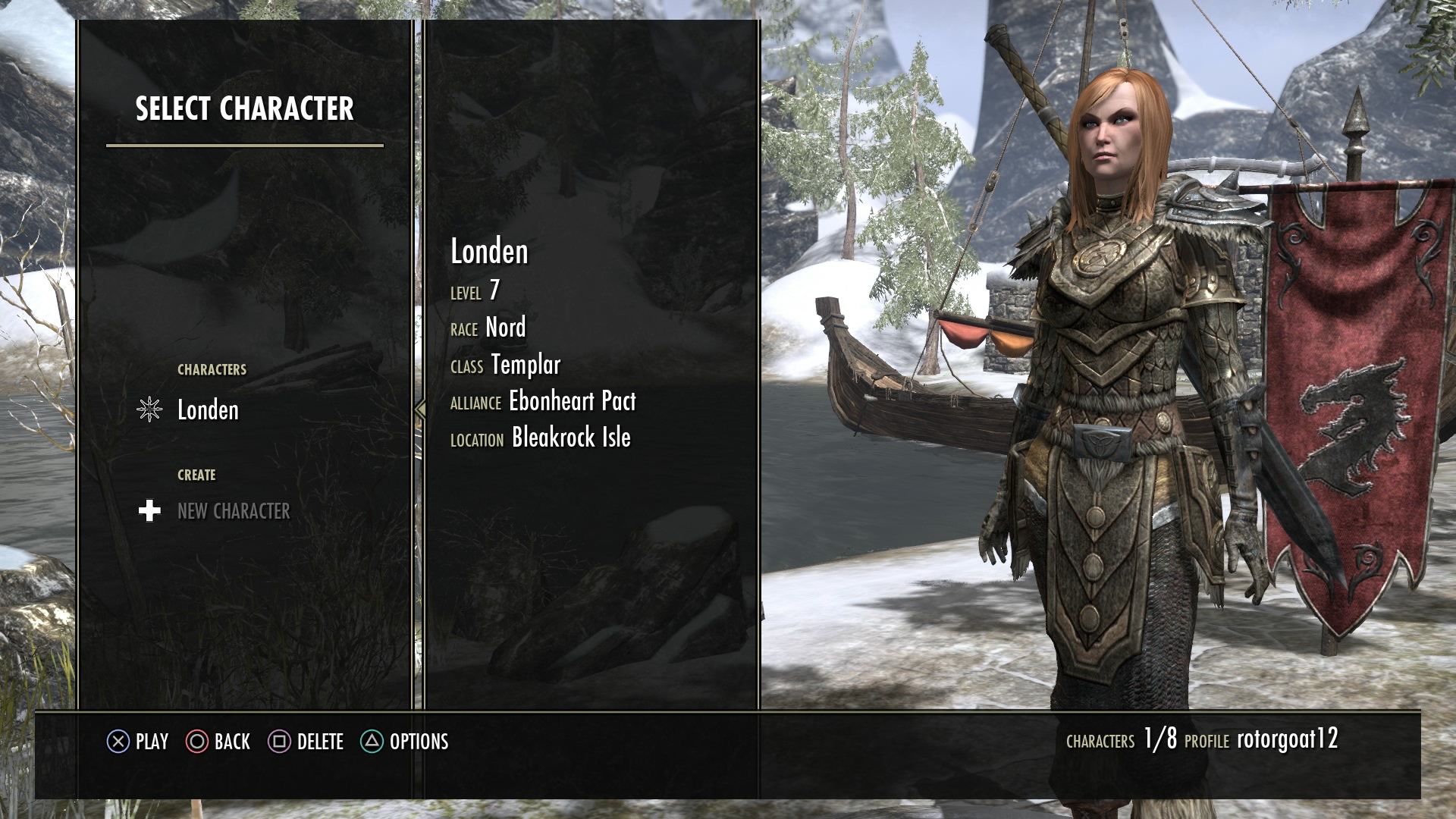The height and width of the screenshot is (819, 1456).
Task: Select the Londen character entry
Action: (207, 410)
